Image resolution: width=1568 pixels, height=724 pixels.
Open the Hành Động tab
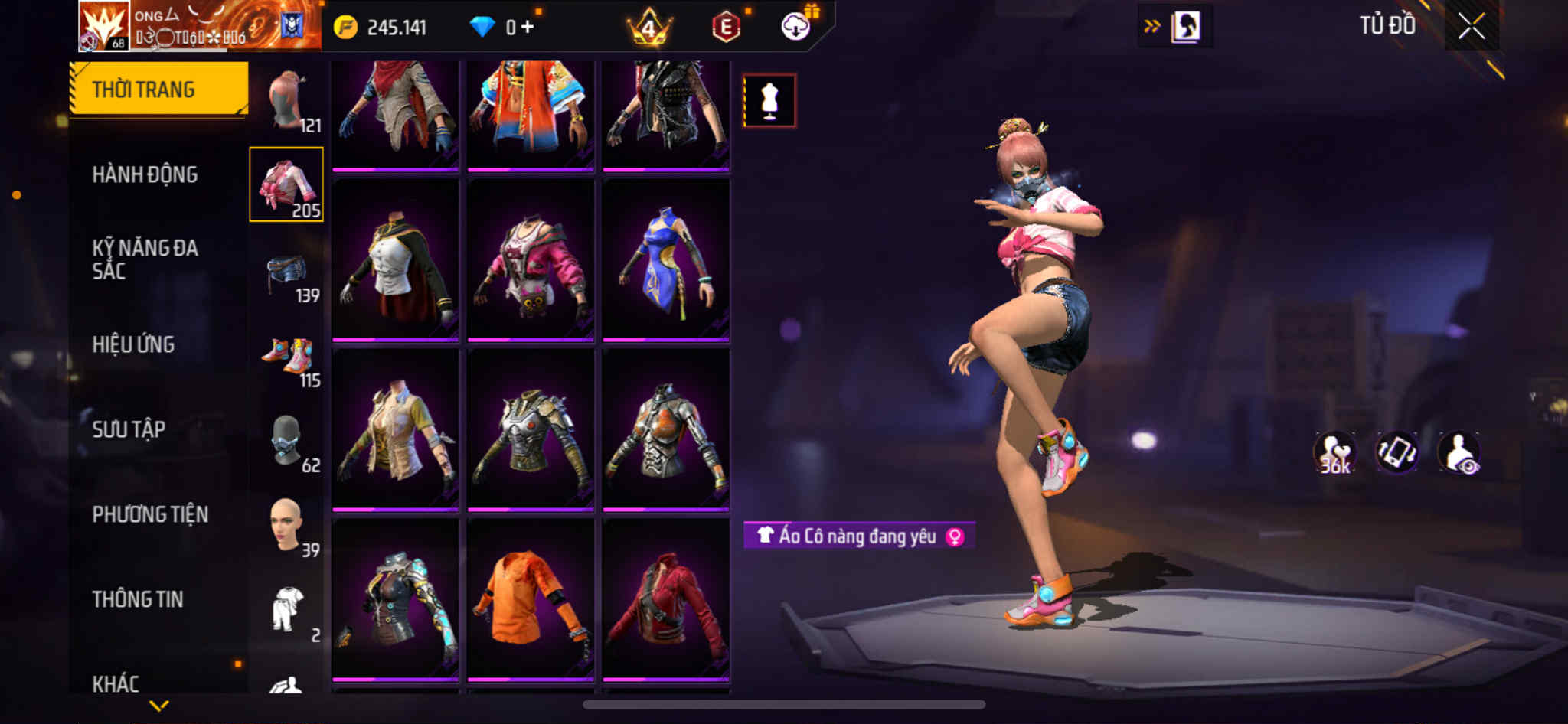coord(145,174)
